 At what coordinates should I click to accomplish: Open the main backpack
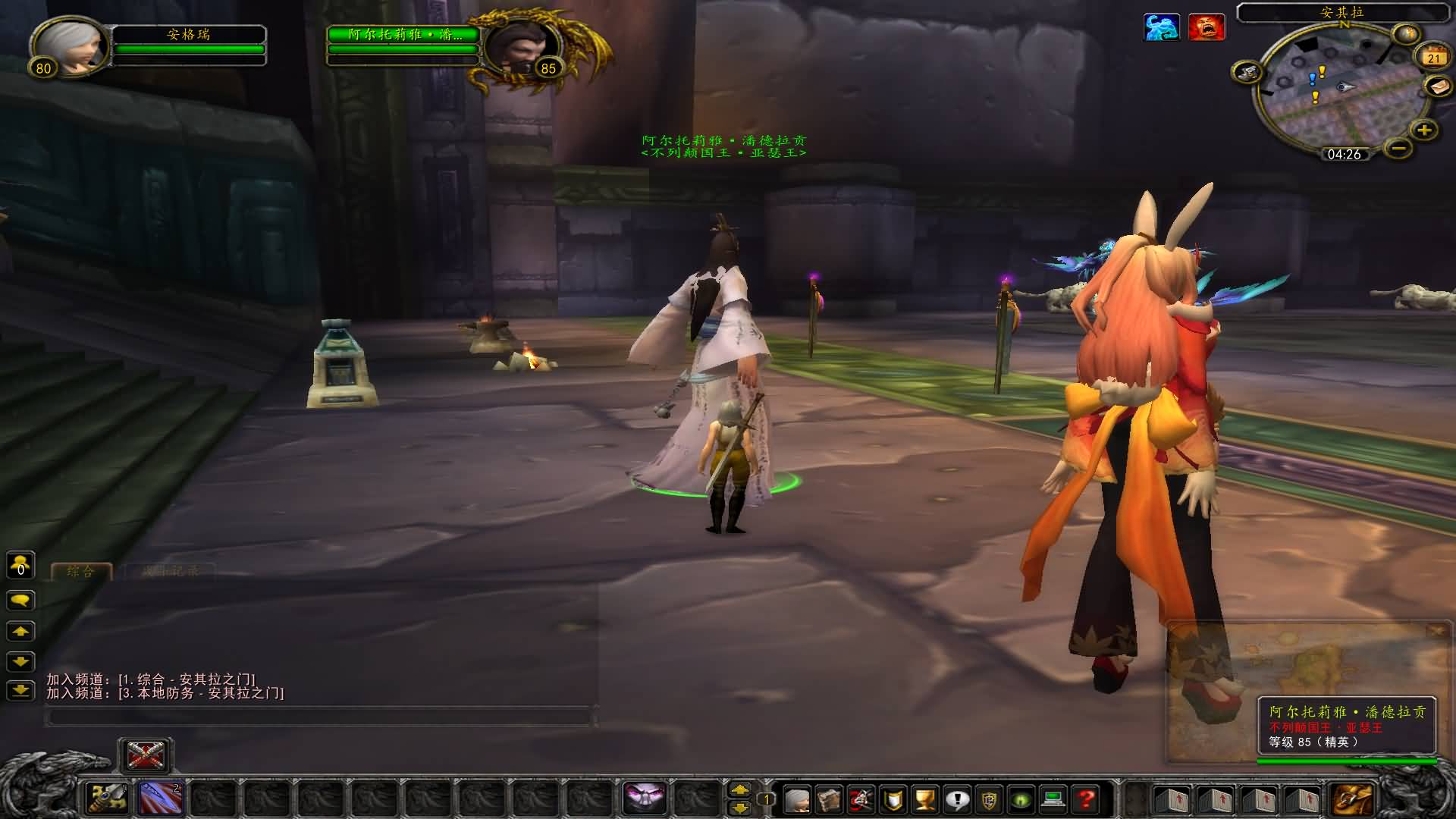(1353, 799)
